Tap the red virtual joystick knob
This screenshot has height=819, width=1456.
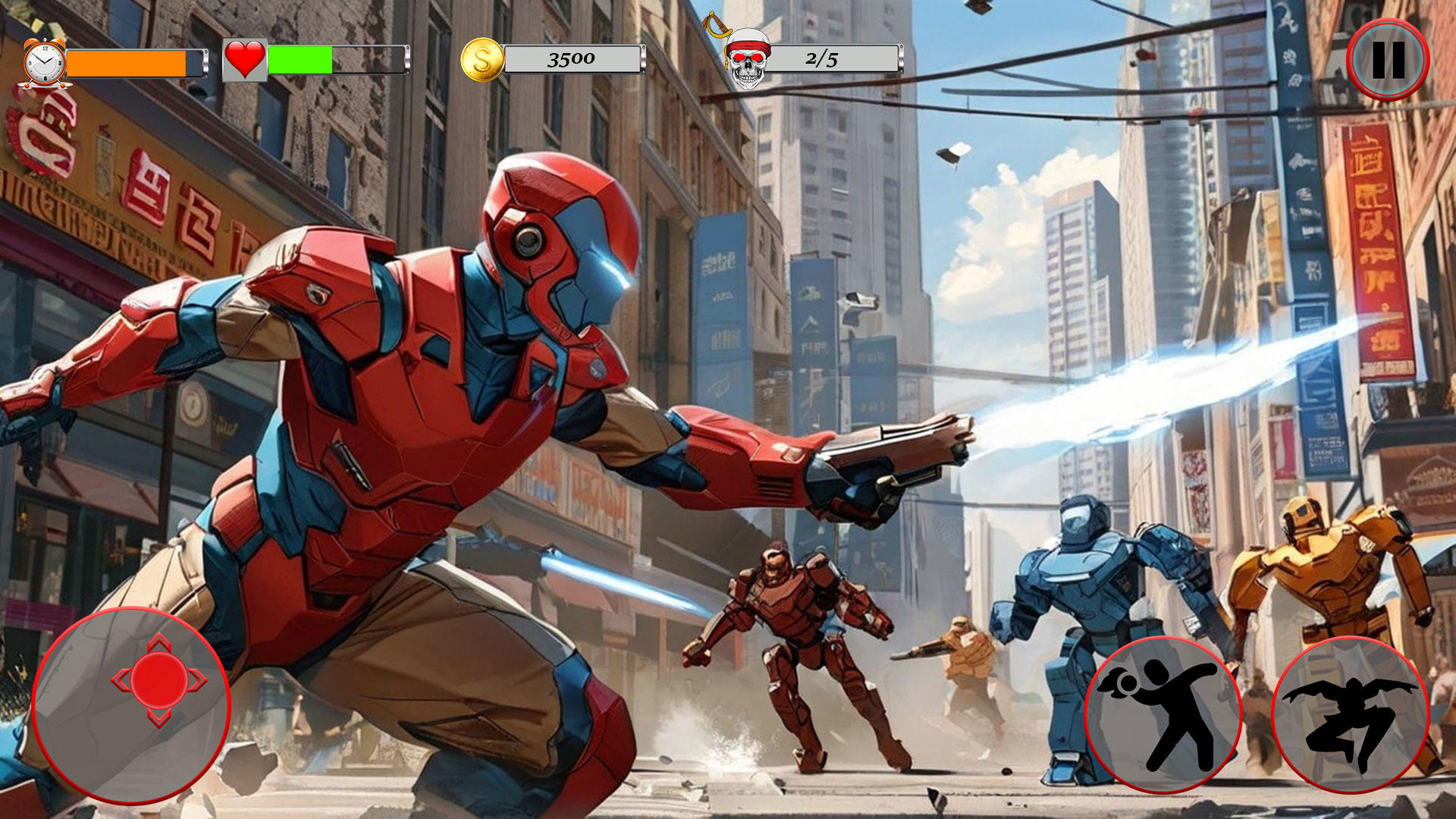(x=159, y=680)
